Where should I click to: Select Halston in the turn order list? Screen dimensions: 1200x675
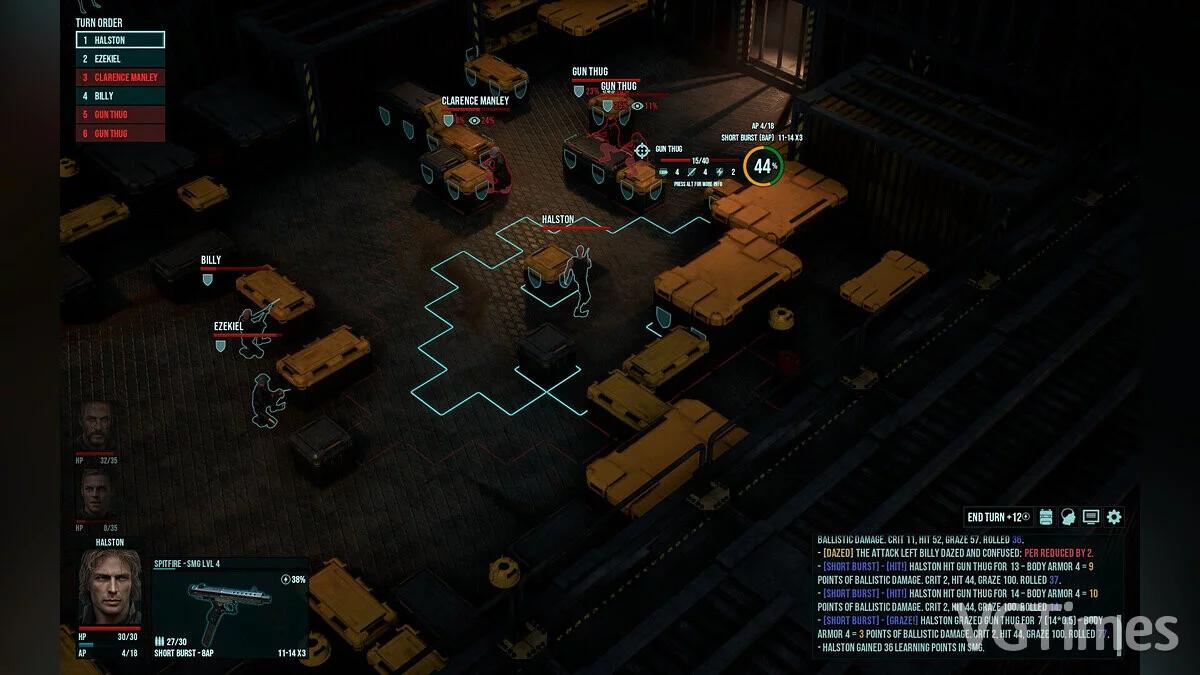point(120,40)
